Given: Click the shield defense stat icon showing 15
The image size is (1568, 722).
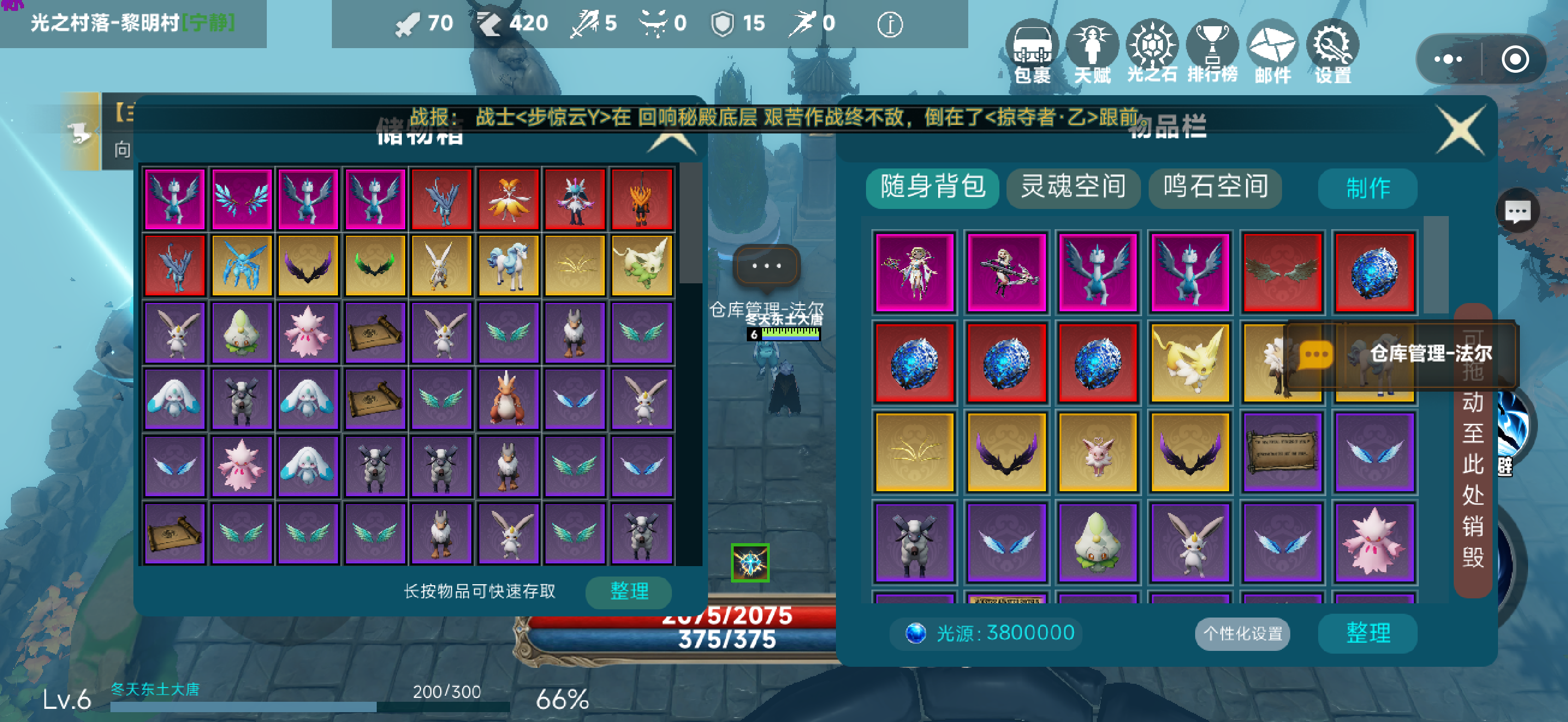Looking at the screenshot, I should pyautogui.click(x=721, y=25).
